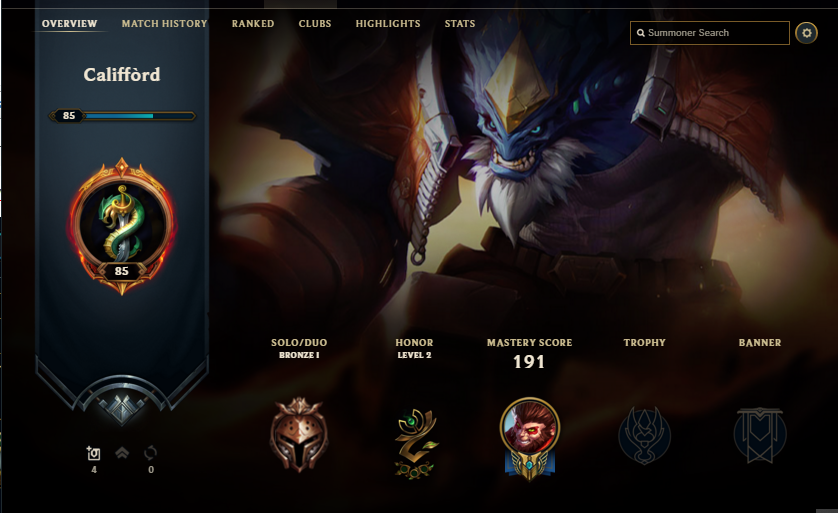Viewport: 838px width, 513px height.
Task: Click the rank crest on the banner
Action: tap(121, 401)
